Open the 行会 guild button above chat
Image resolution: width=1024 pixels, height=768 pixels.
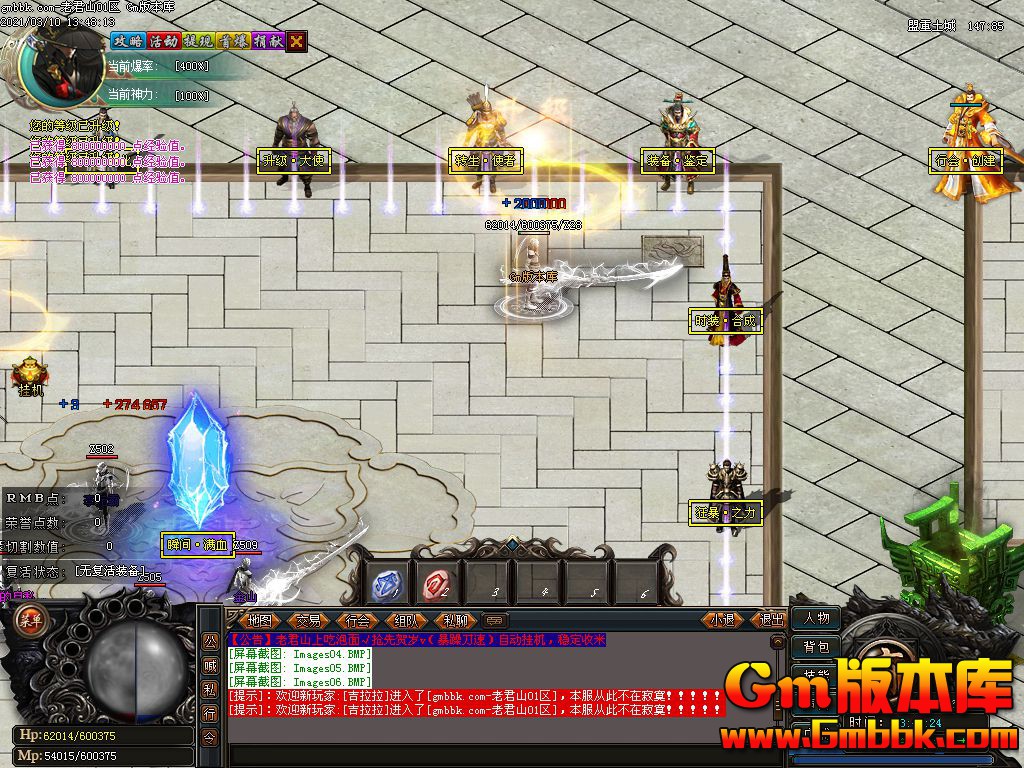click(357, 620)
